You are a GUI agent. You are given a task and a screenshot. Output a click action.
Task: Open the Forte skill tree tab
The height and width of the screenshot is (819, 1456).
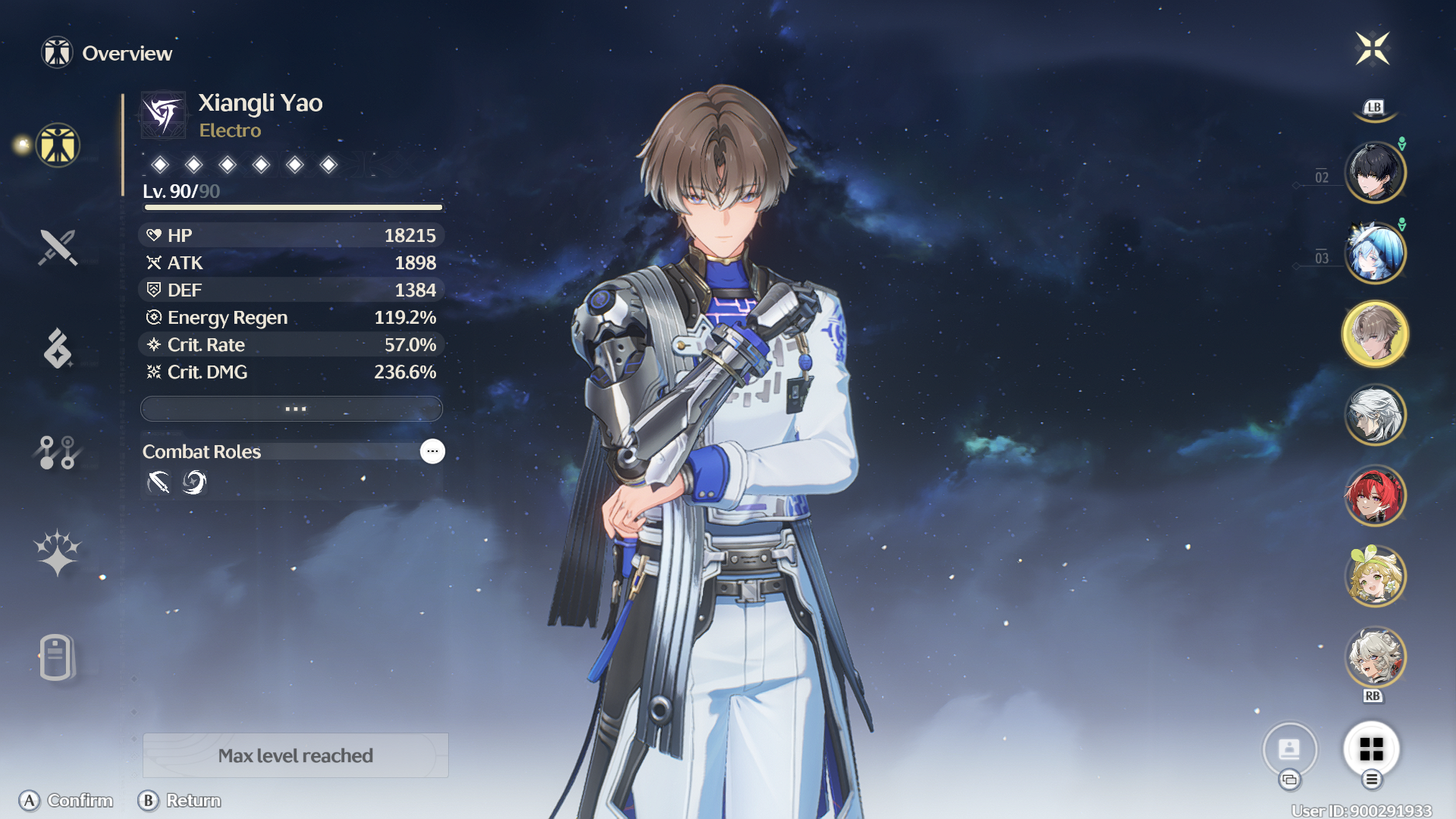58,453
